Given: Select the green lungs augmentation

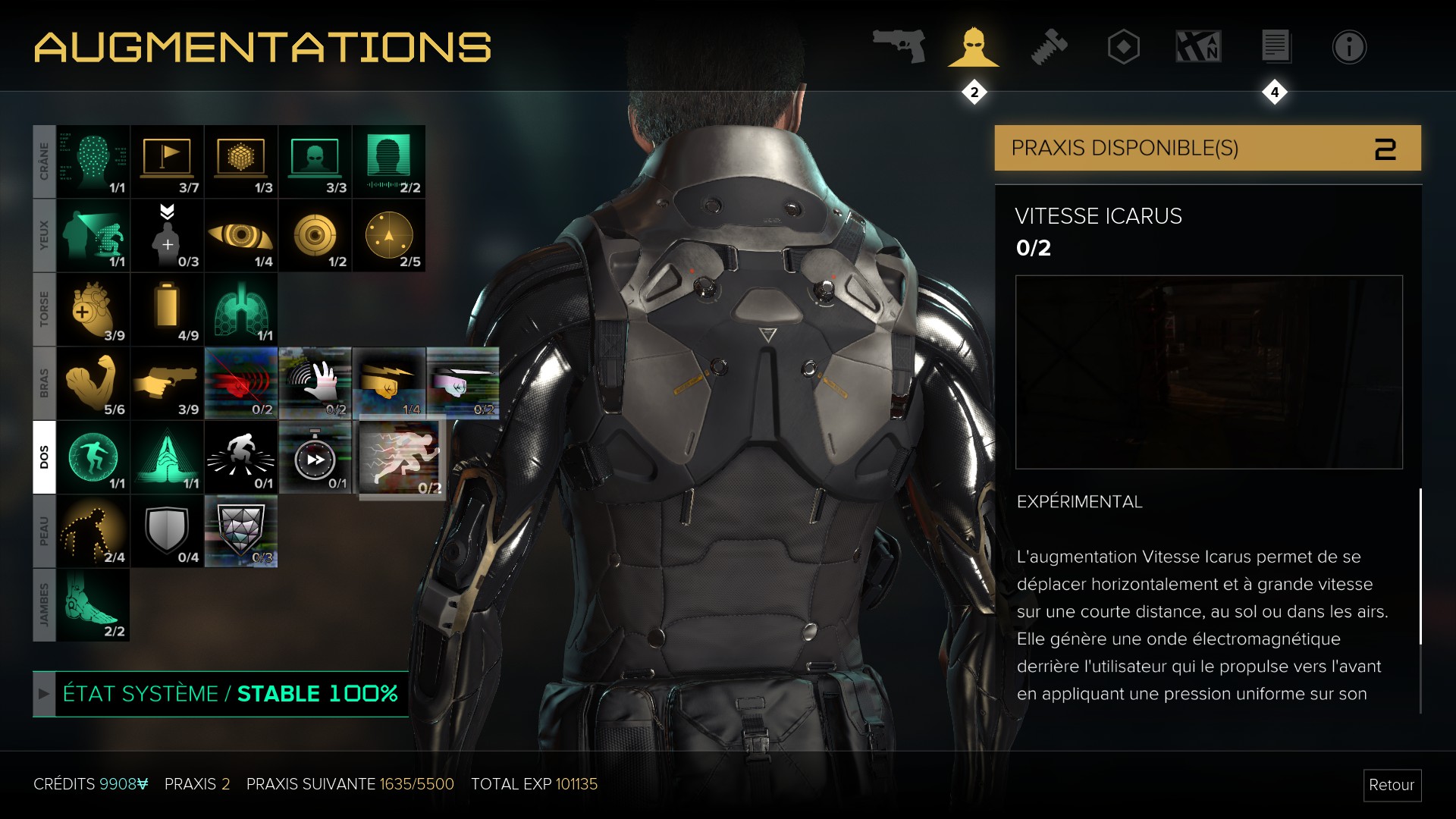Looking at the screenshot, I should [x=241, y=309].
